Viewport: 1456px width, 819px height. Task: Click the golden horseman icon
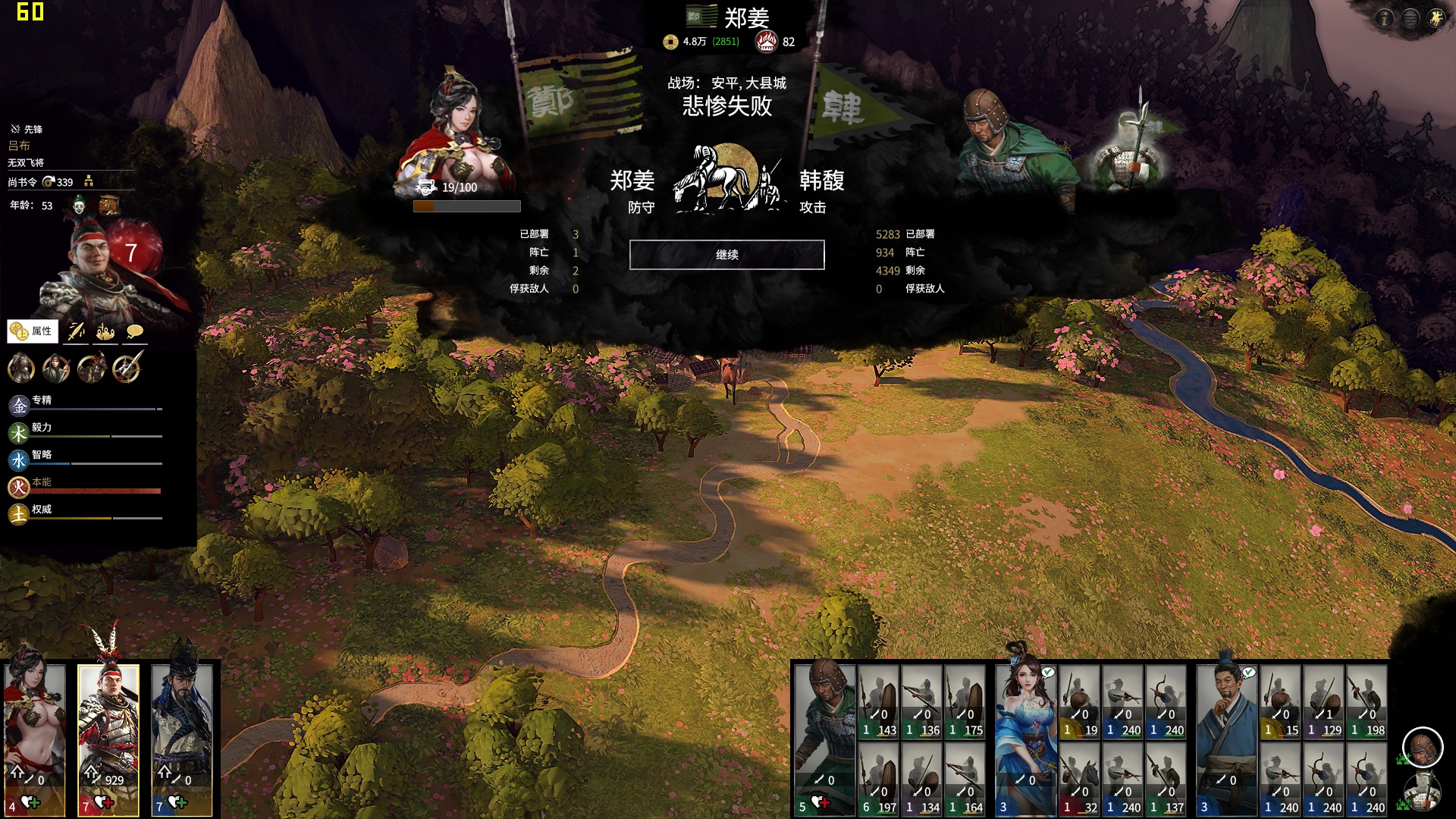(1436, 18)
